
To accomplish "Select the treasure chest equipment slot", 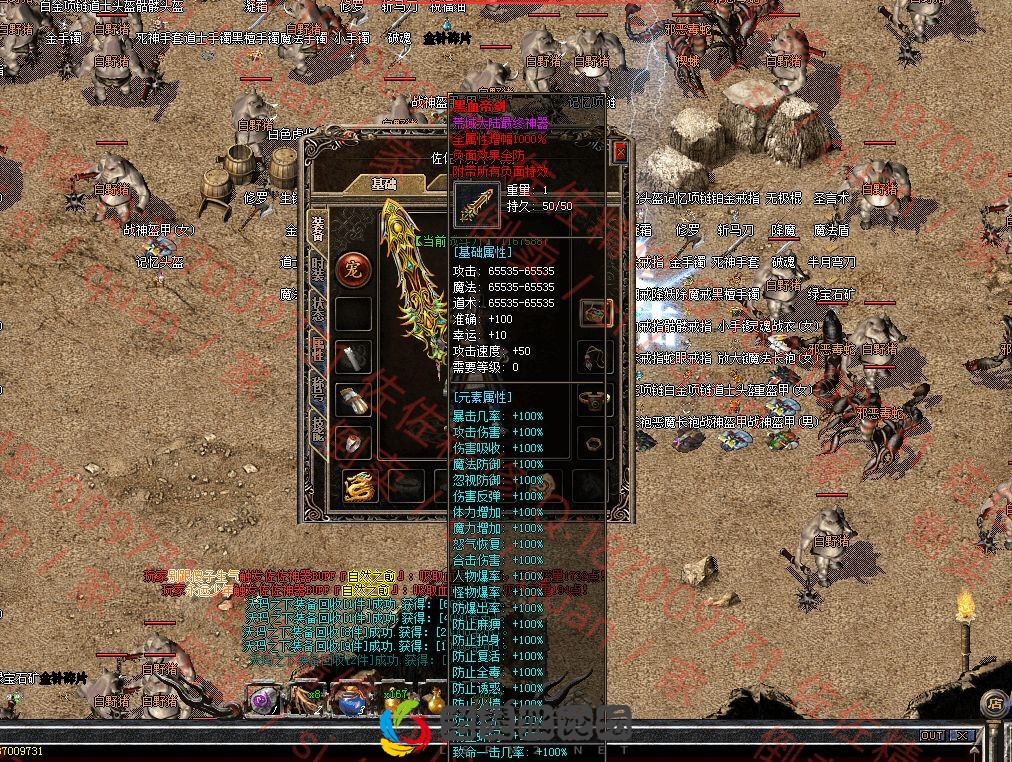I will point(597,313).
